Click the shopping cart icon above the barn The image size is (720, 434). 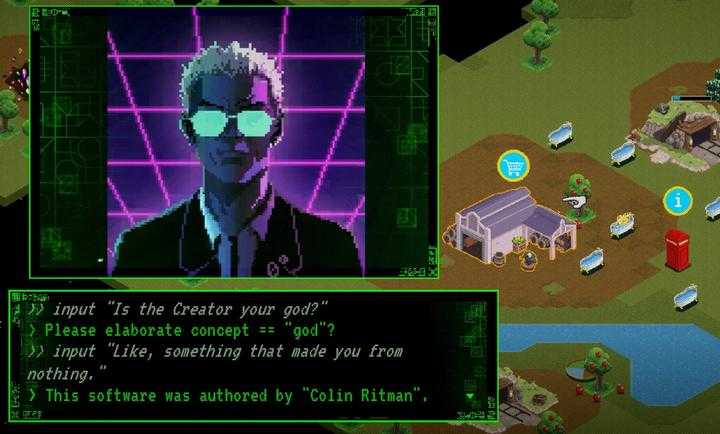[x=514, y=165]
